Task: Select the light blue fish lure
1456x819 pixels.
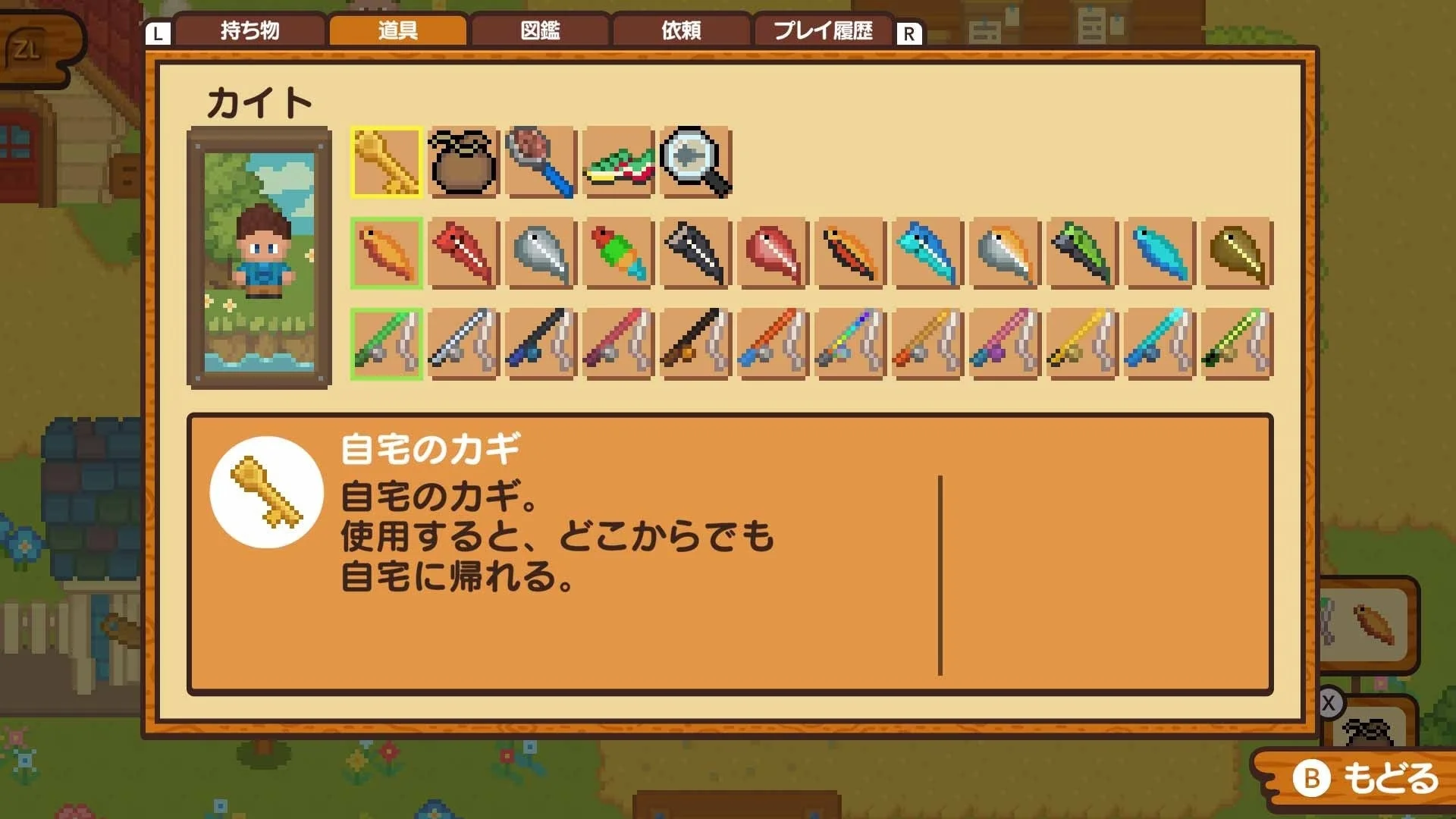Action: pos(1159,254)
